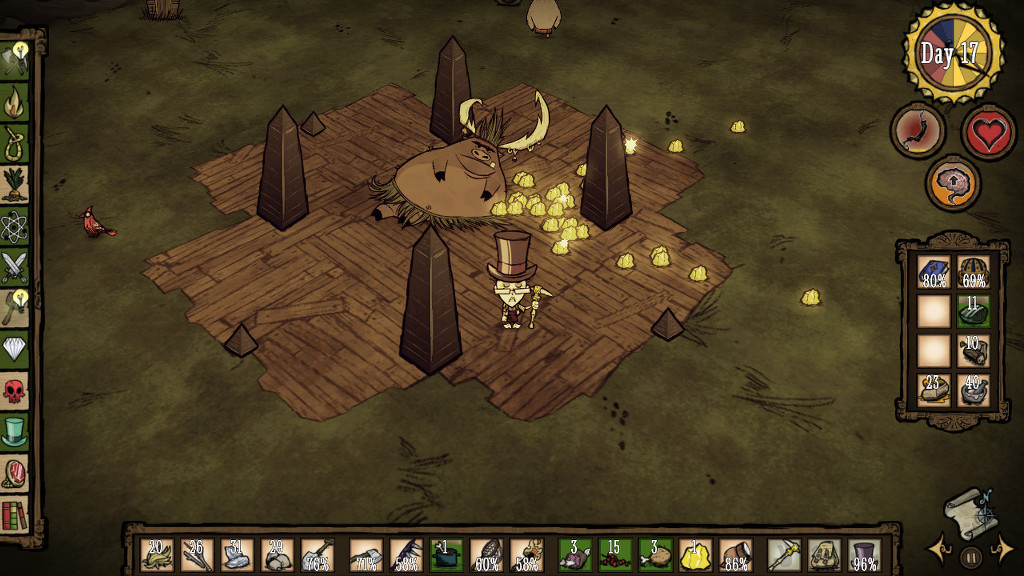
Task: Open the Fight crossed-swords tab
Action: [15, 267]
